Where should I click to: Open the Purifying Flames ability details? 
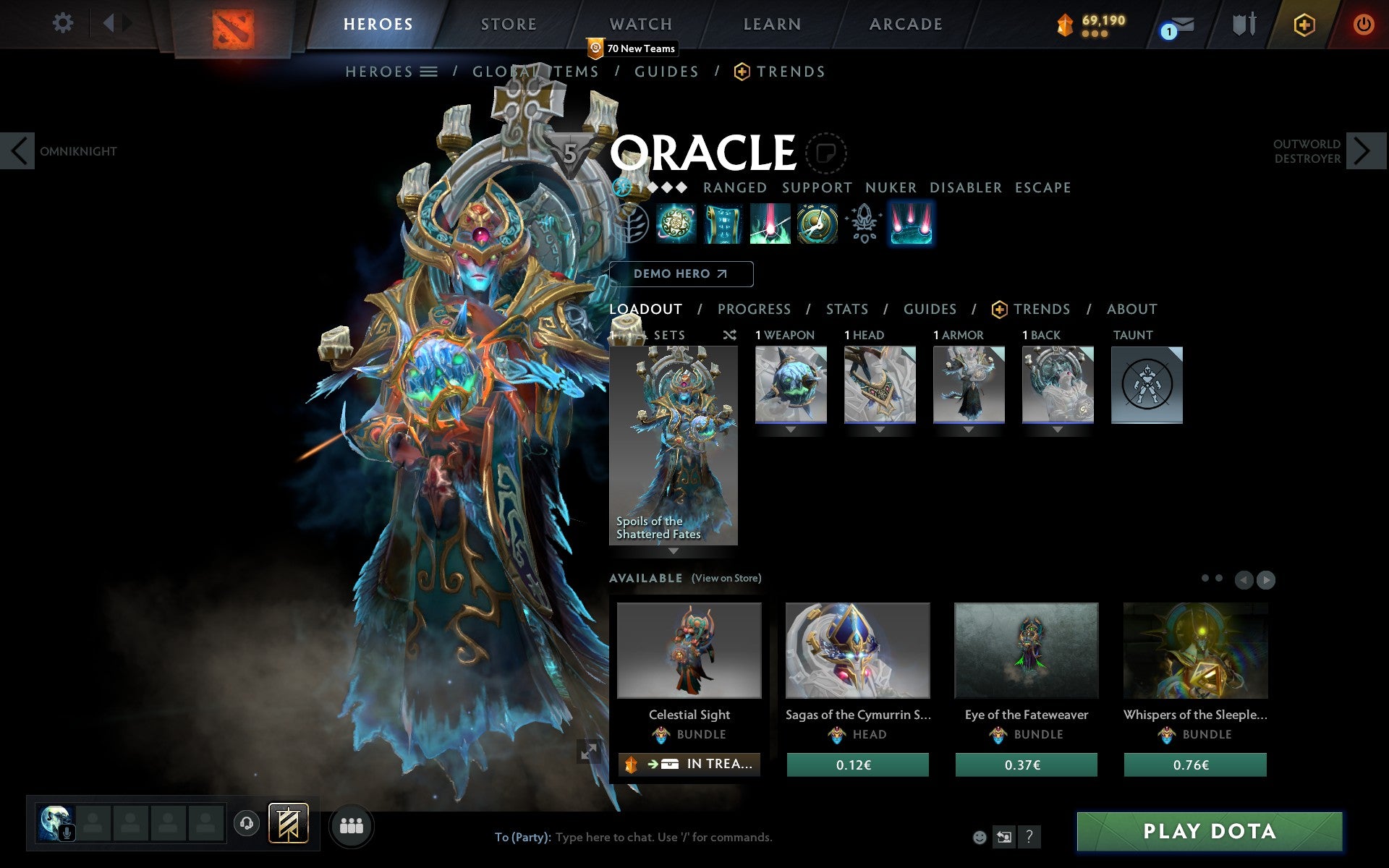(x=770, y=225)
